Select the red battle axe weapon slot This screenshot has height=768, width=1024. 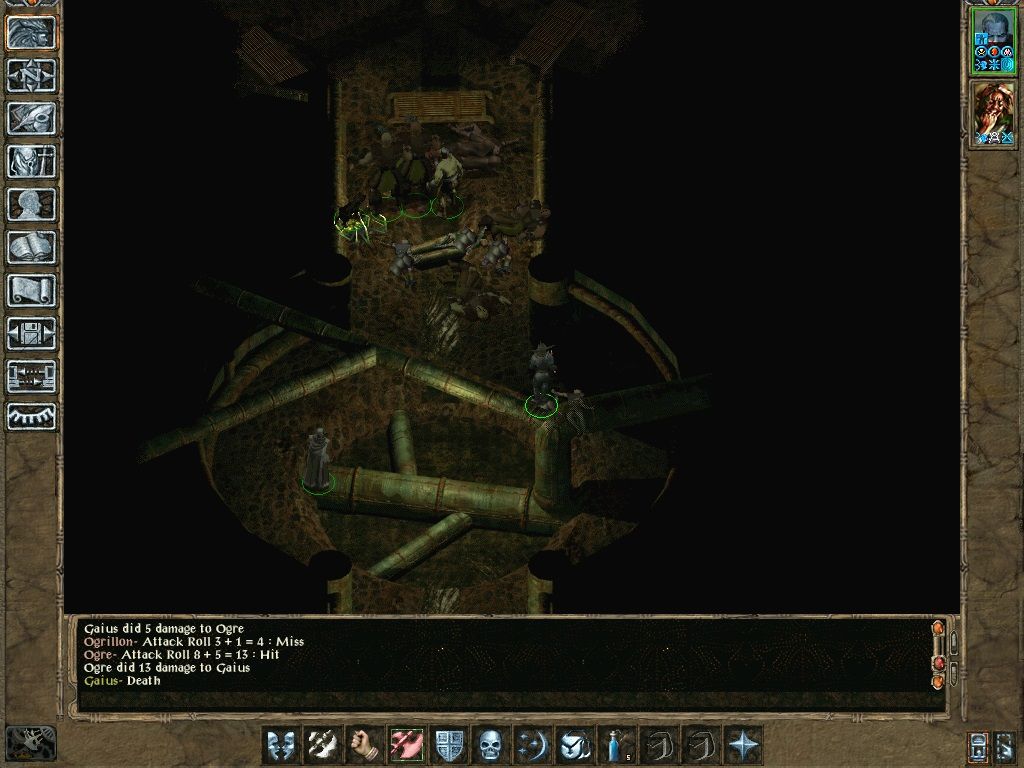coord(408,745)
